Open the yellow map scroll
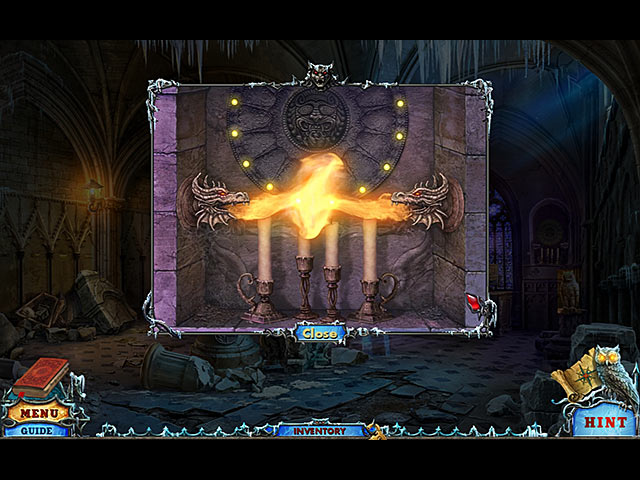640x480 pixels. click(574, 383)
